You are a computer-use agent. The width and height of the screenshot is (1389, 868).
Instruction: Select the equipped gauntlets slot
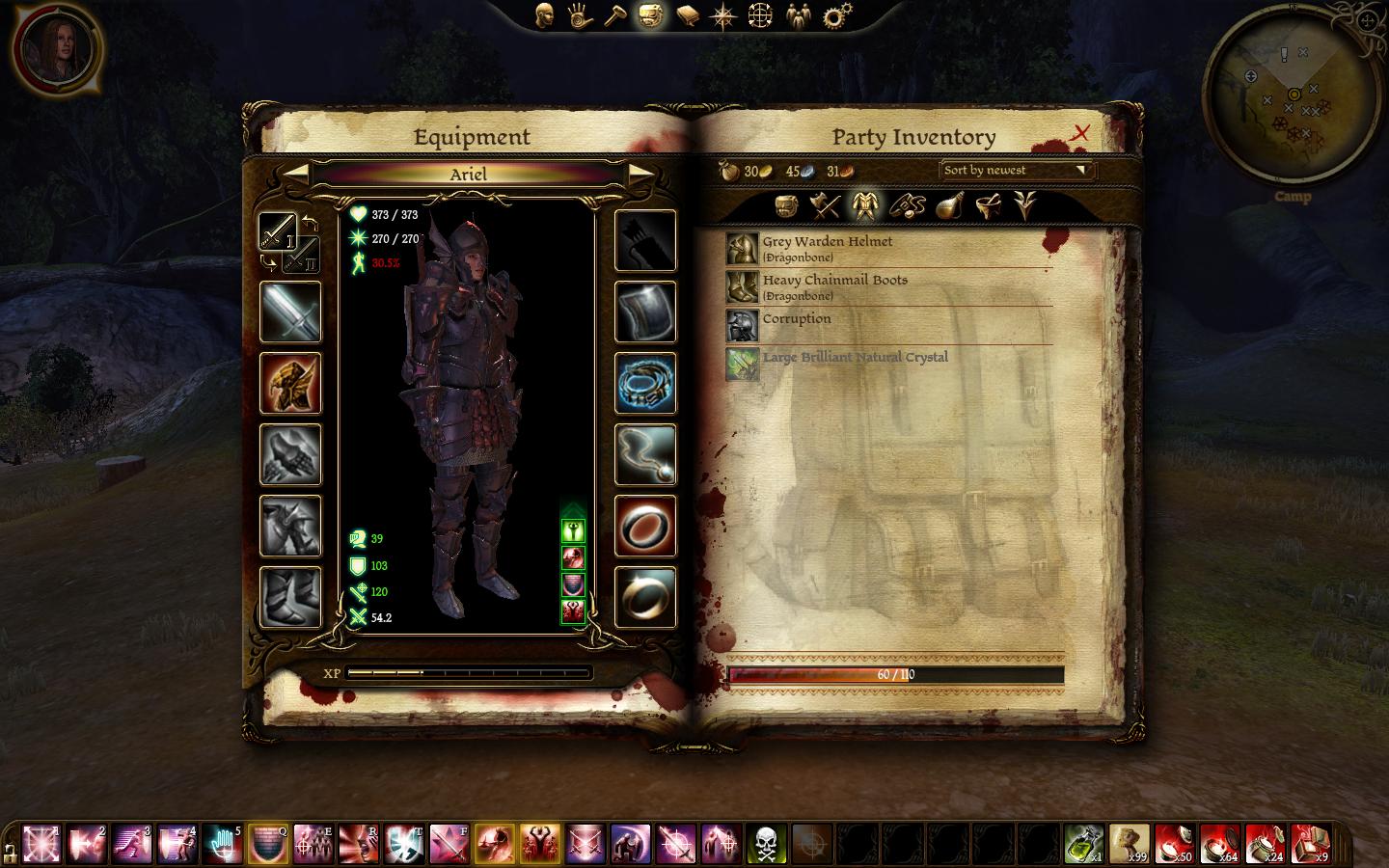(x=290, y=454)
